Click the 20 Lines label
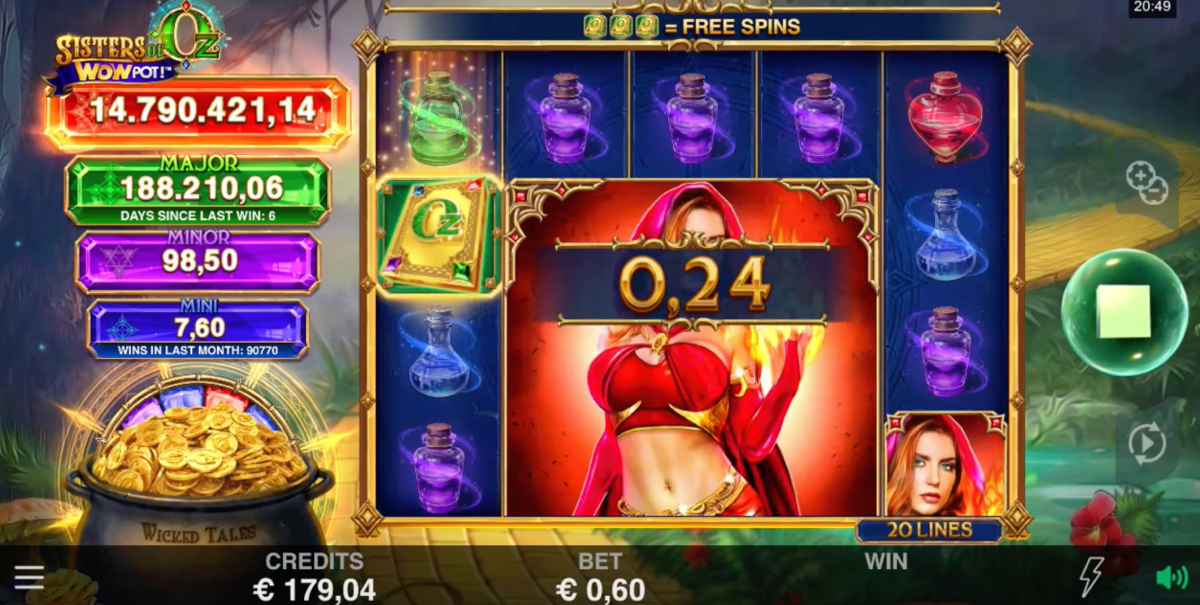The width and height of the screenshot is (1200, 605). (x=929, y=531)
